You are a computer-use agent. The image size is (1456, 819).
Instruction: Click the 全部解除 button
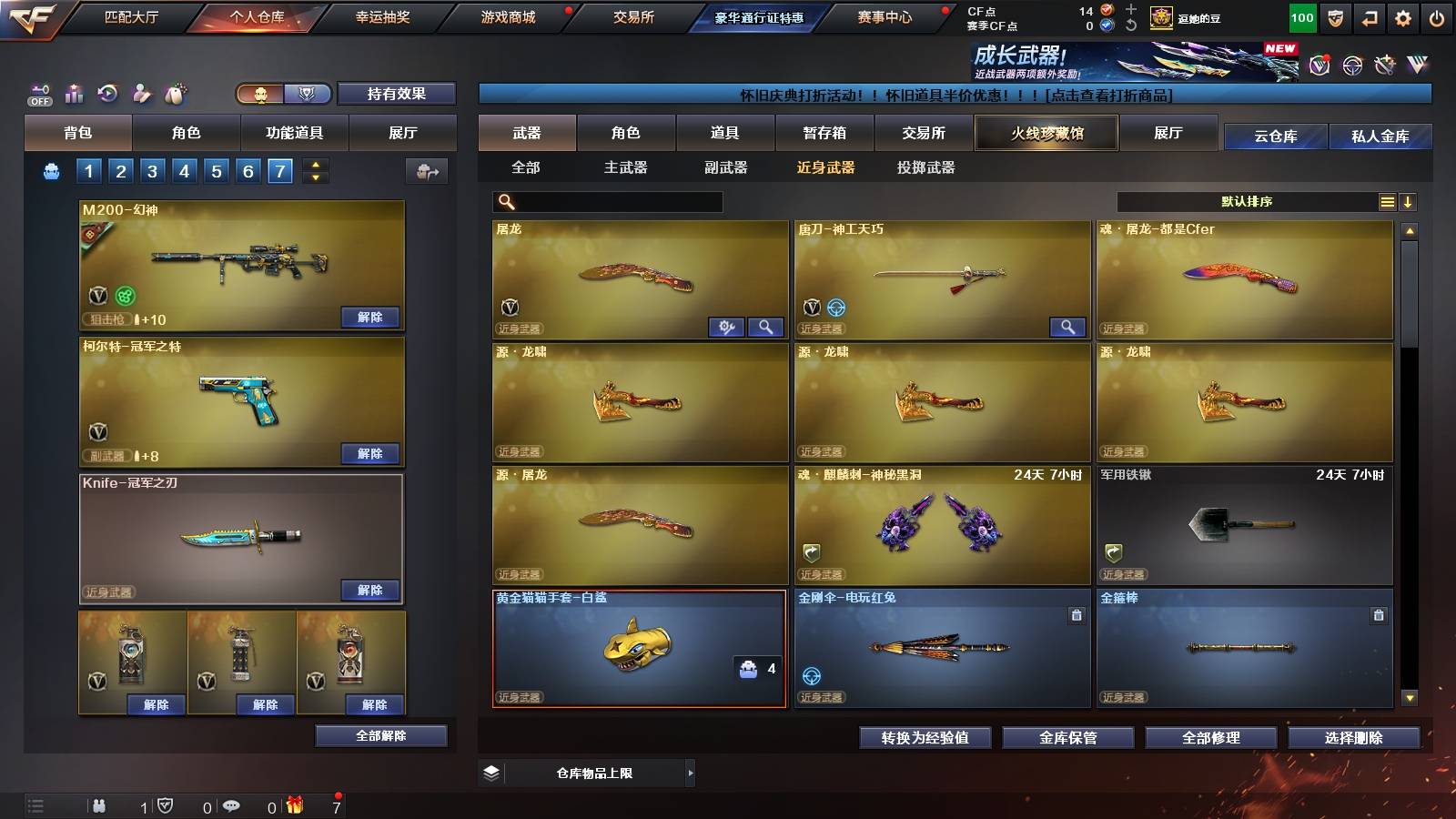tap(382, 735)
